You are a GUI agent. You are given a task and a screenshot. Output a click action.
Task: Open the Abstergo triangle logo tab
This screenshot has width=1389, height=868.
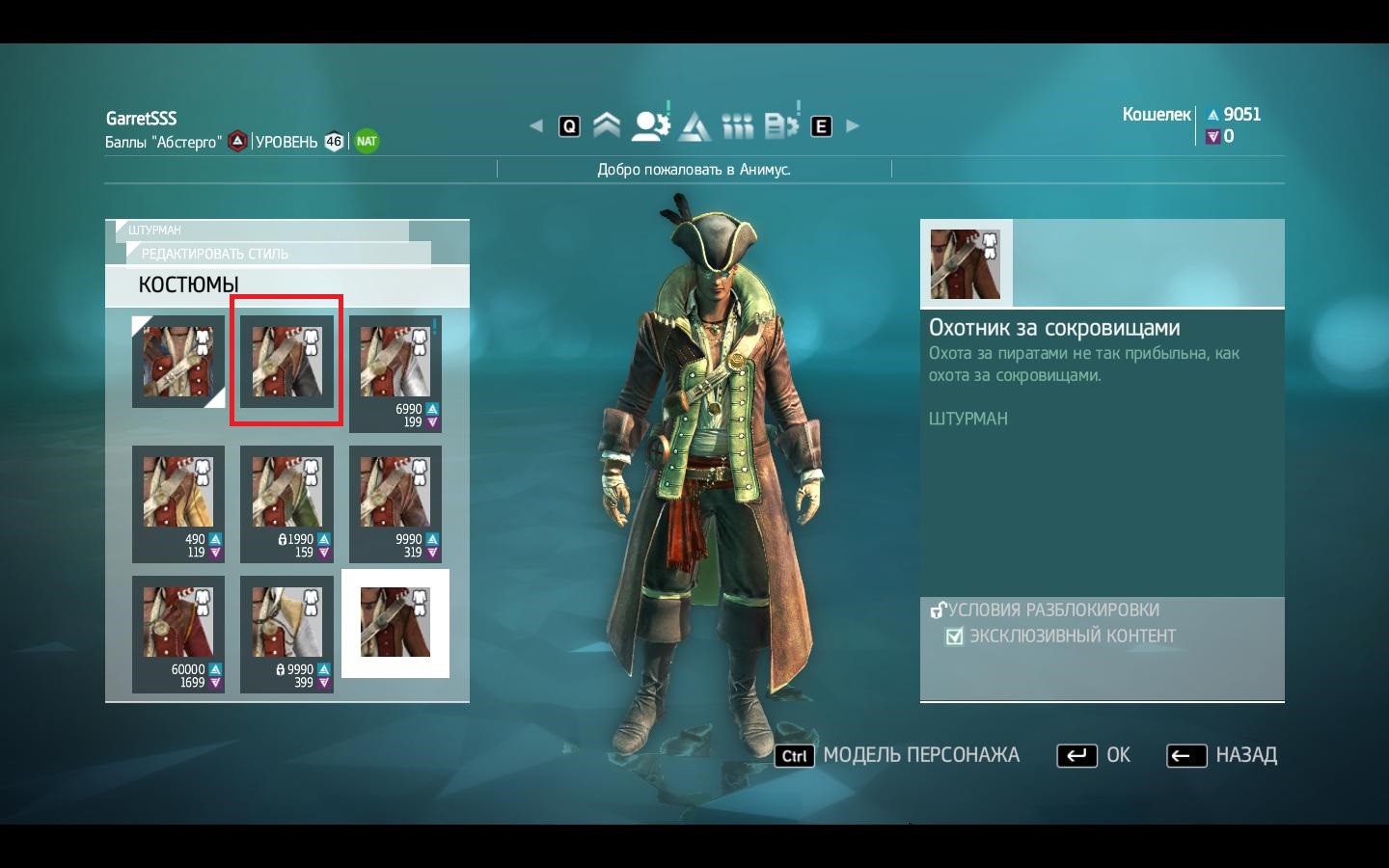(694, 125)
